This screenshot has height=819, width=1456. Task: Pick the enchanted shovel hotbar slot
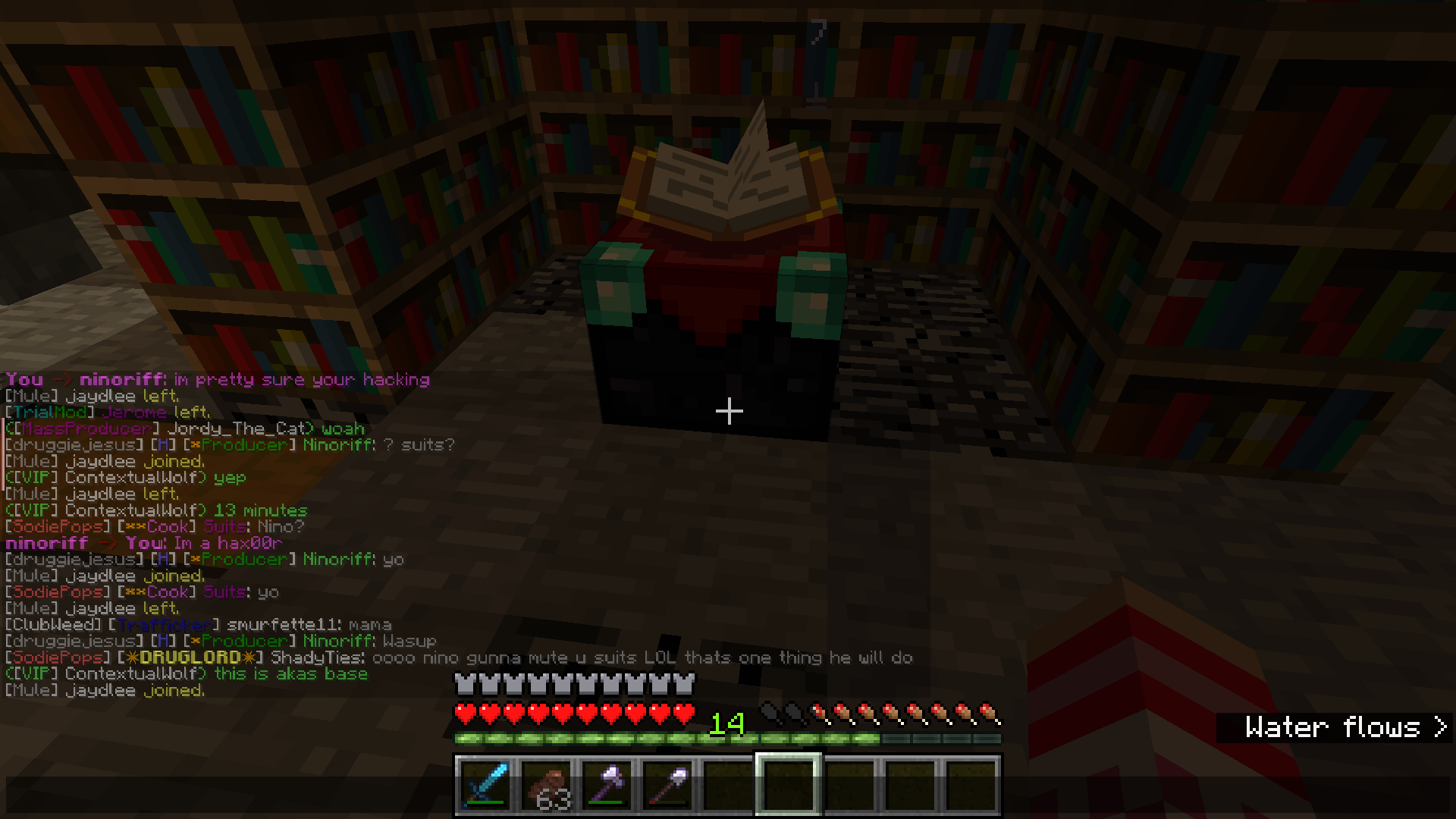pos(667,785)
